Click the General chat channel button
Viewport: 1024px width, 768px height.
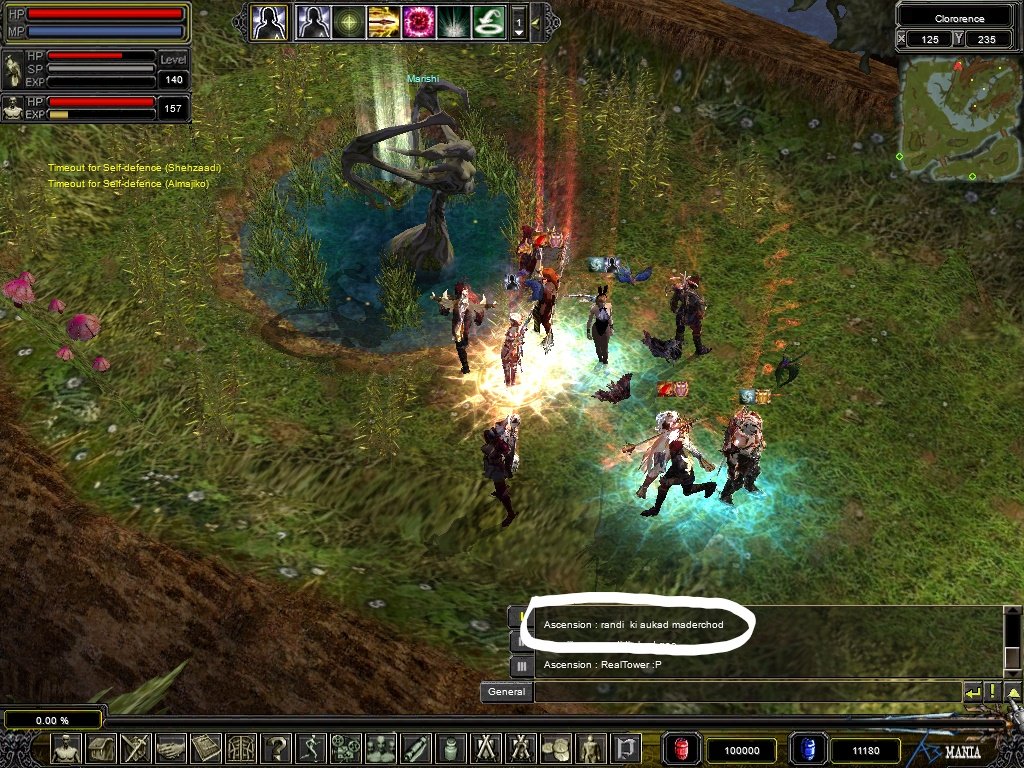tap(506, 691)
